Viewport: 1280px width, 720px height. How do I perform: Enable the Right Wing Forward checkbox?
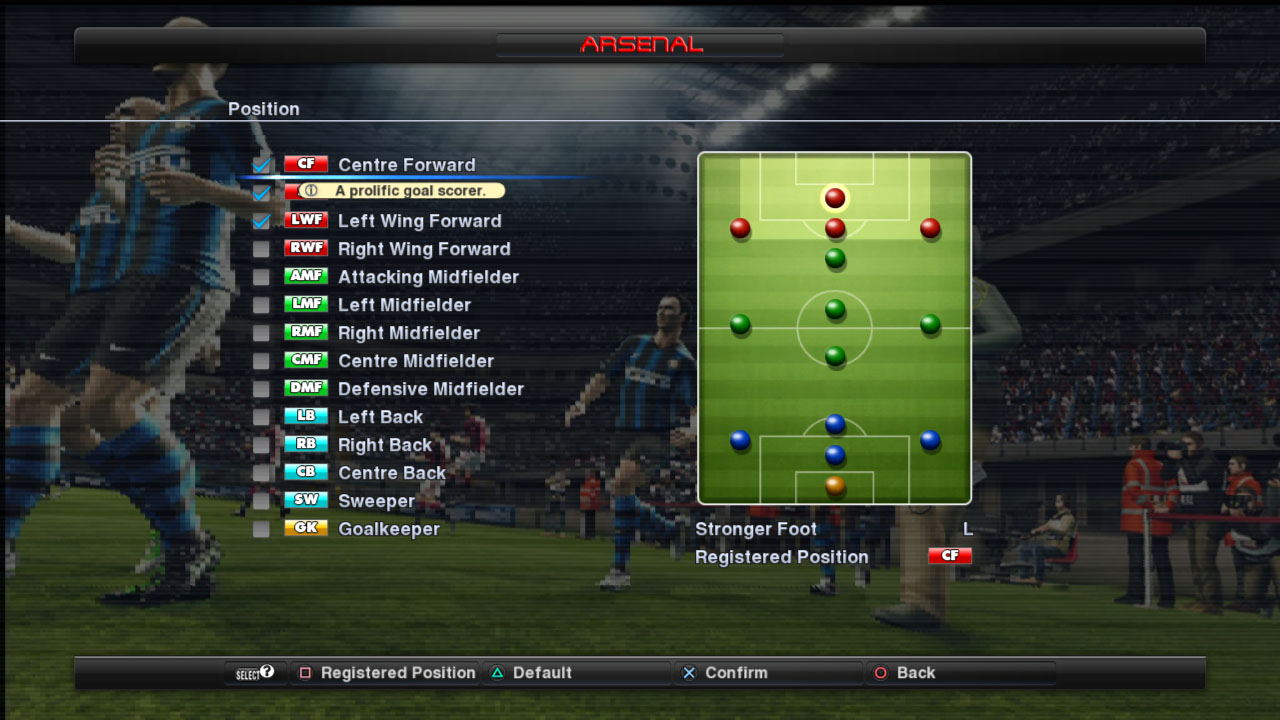262,248
